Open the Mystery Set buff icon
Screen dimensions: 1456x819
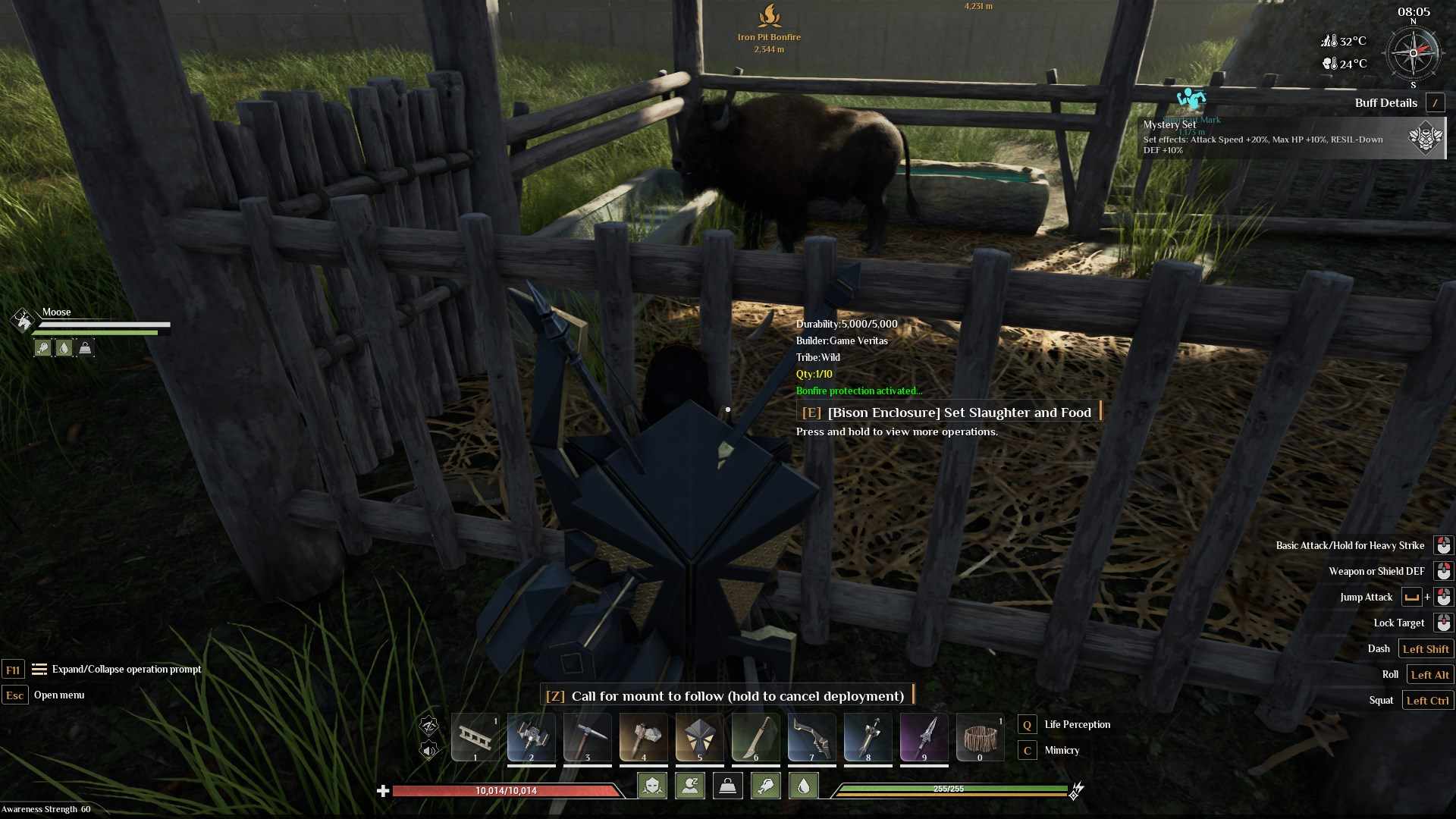tap(1426, 138)
